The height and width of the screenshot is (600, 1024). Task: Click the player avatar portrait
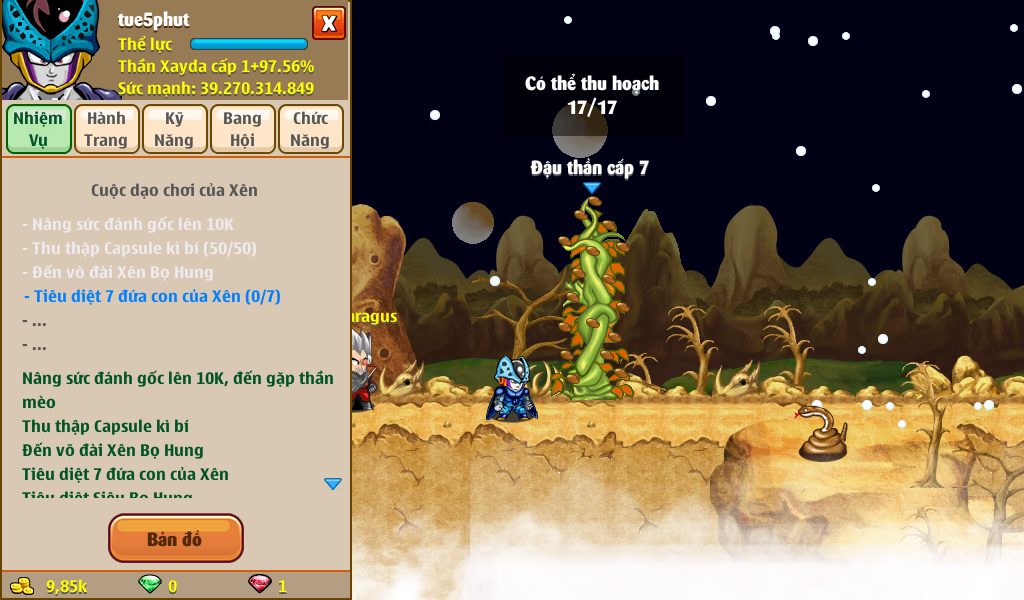50,50
